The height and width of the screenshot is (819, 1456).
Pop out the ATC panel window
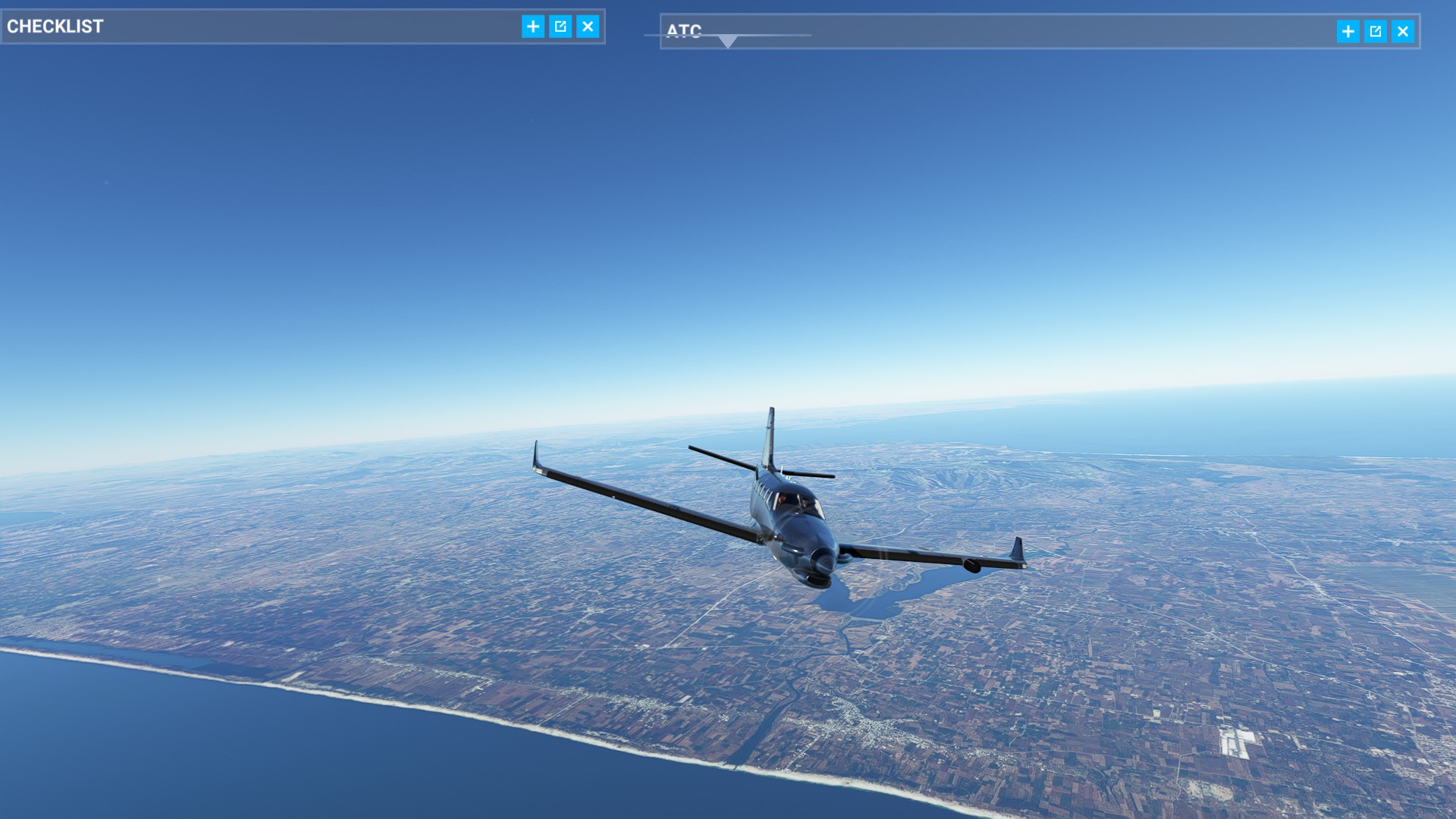point(1375,31)
